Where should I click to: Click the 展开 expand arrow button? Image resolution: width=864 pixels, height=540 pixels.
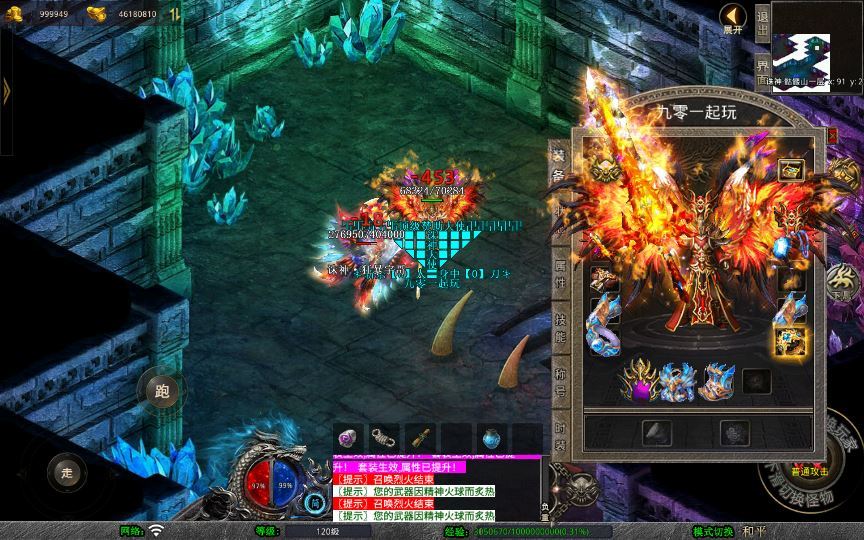pos(733,17)
